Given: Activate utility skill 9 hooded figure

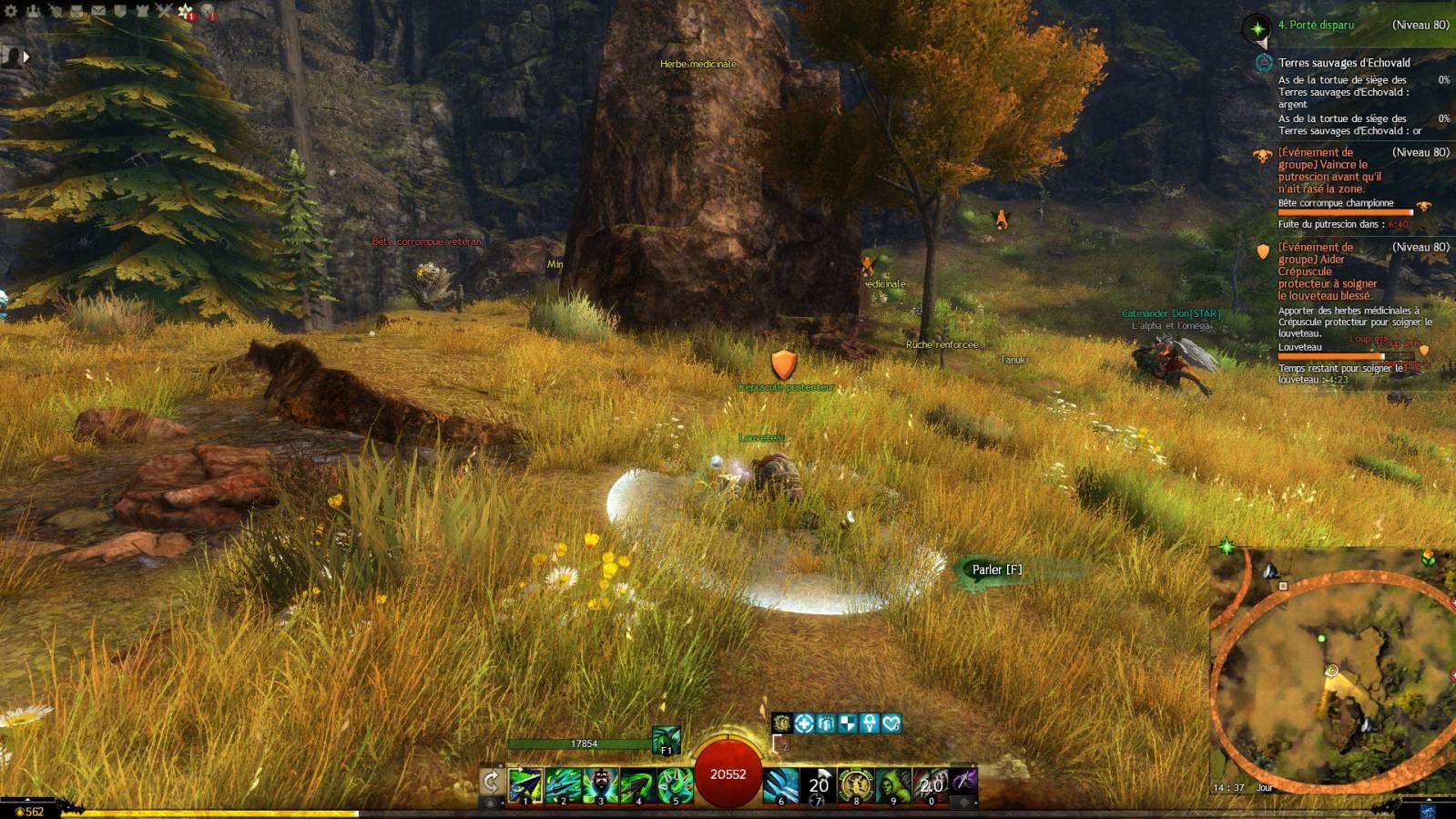Looking at the screenshot, I should [x=893, y=784].
